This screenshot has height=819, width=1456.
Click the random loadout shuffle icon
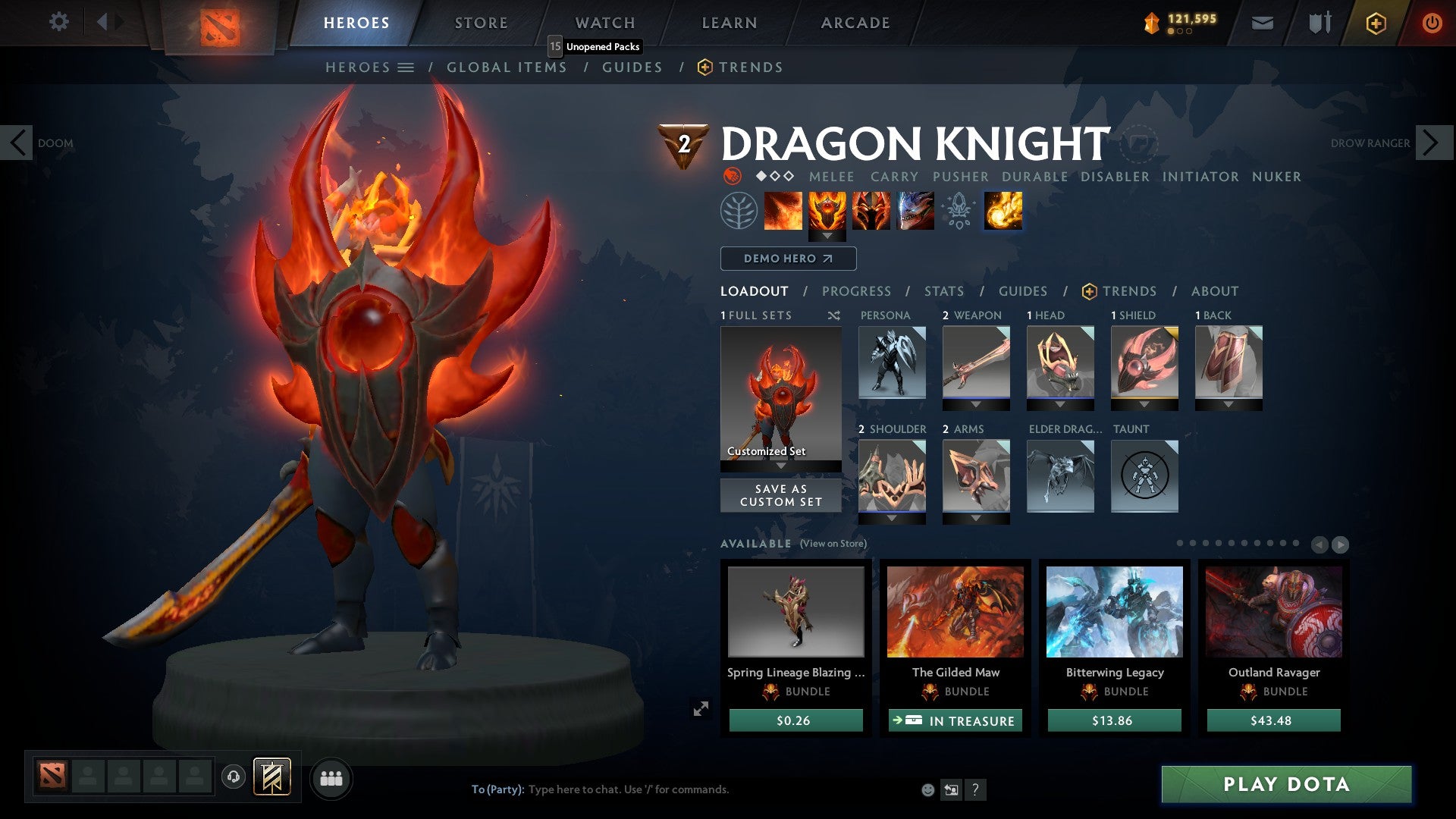point(833,315)
